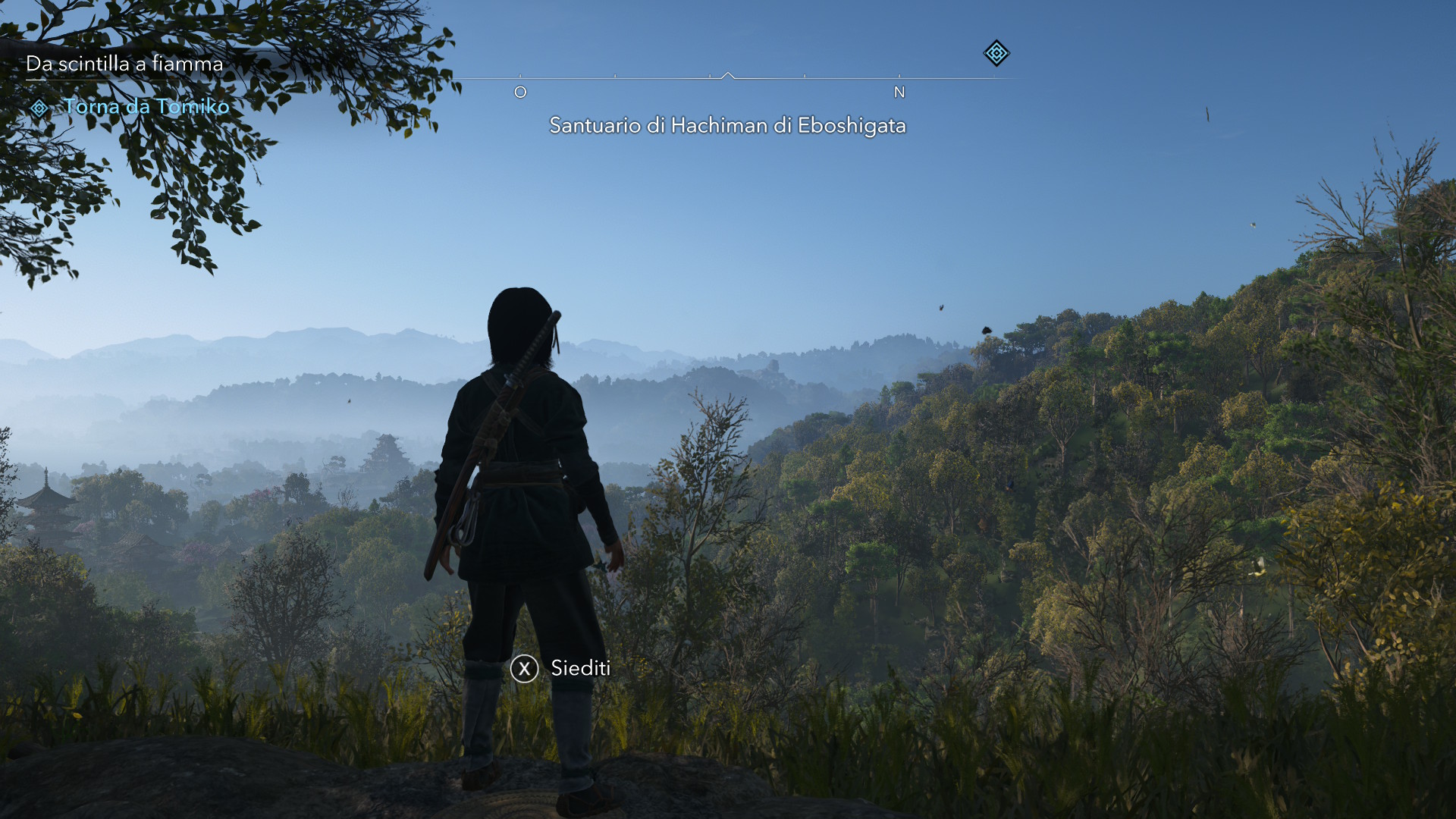Click the Siediti interaction prompt
The image size is (1456, 819).
[x=579, y=669]
